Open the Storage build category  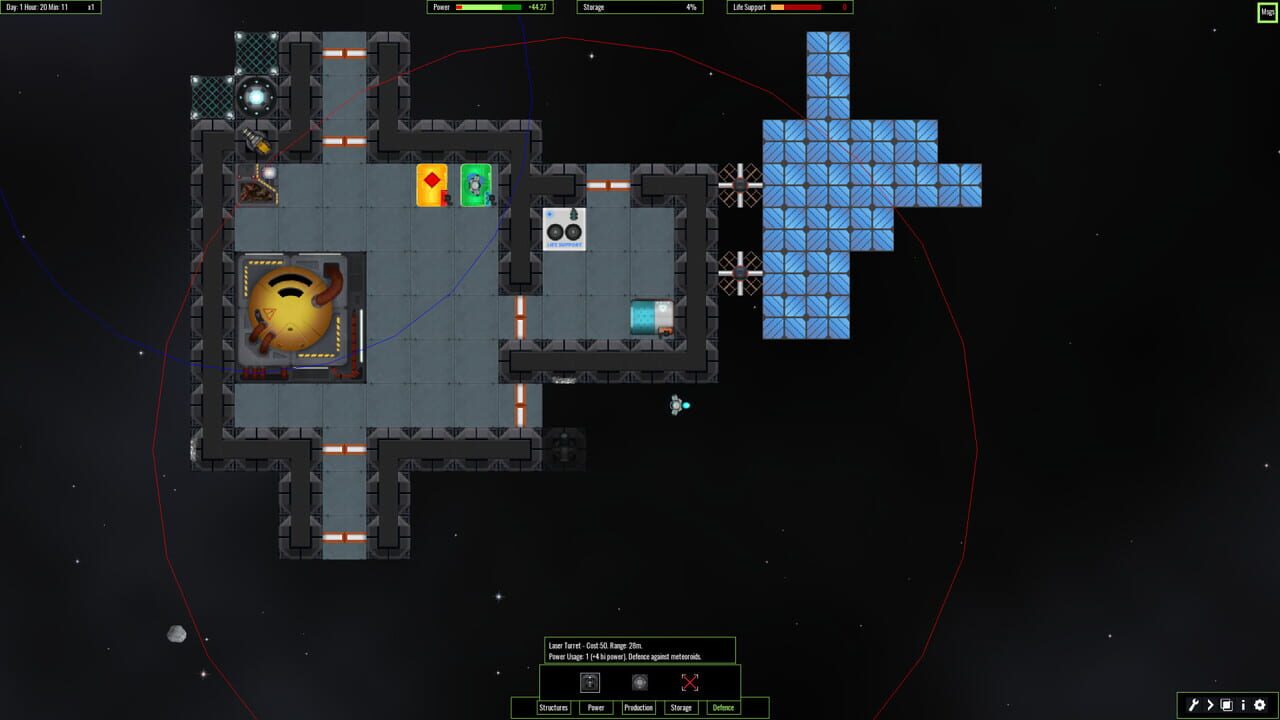681,707
